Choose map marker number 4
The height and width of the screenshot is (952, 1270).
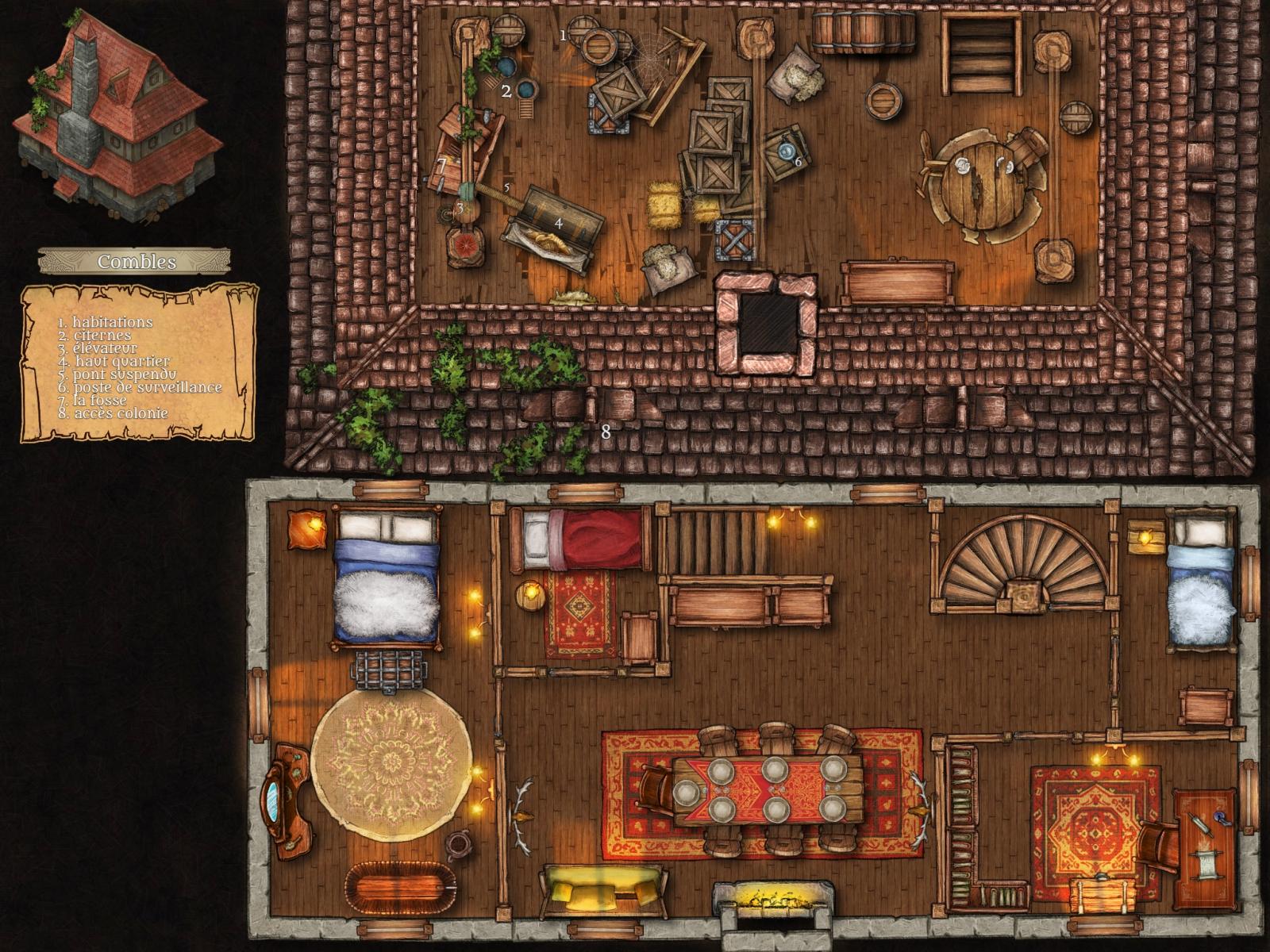coord(558,224)
